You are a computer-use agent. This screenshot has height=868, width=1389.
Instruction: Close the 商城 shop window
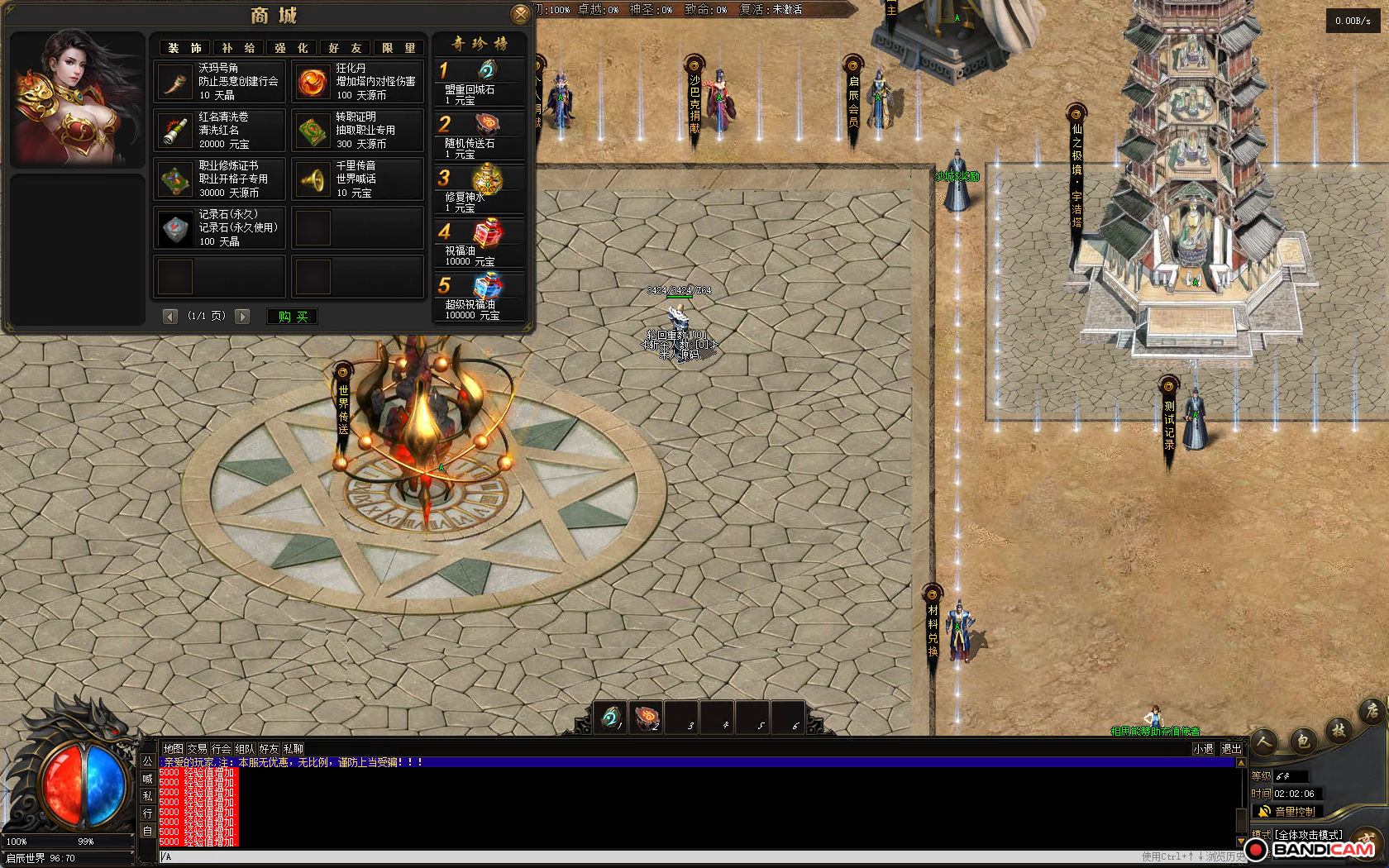(x=520, y=14)
